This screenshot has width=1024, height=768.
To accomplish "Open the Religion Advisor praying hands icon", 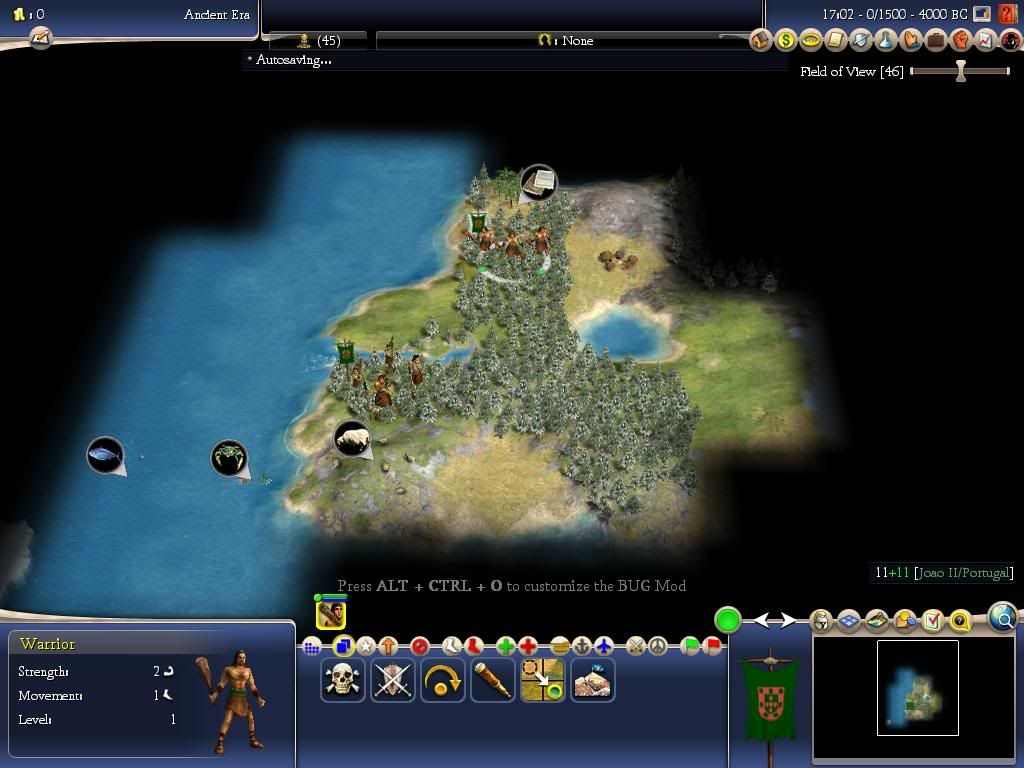I will 910,41.
